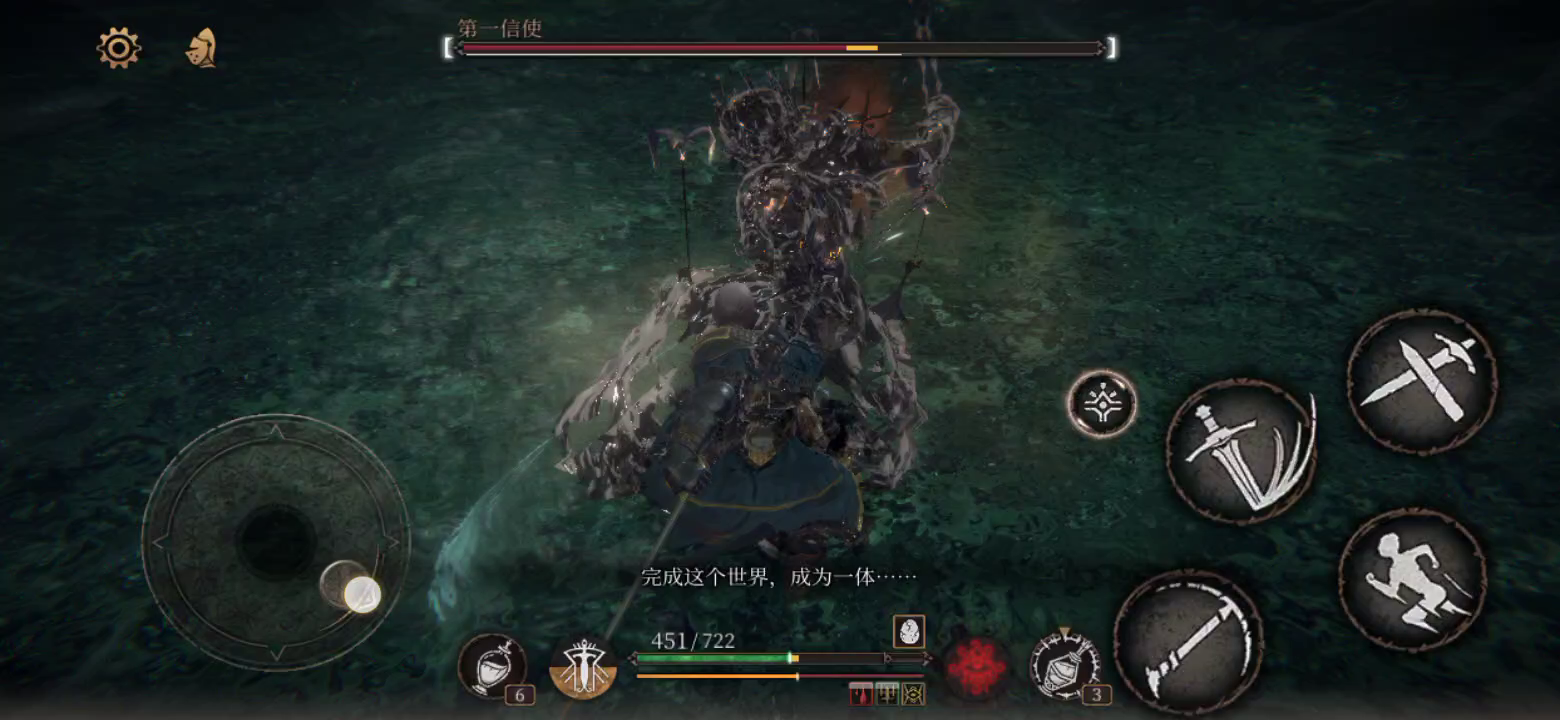Activate the small rune skill icon
The height and width of the screenshot is (720, 1560).
(x=1100, y=403)
